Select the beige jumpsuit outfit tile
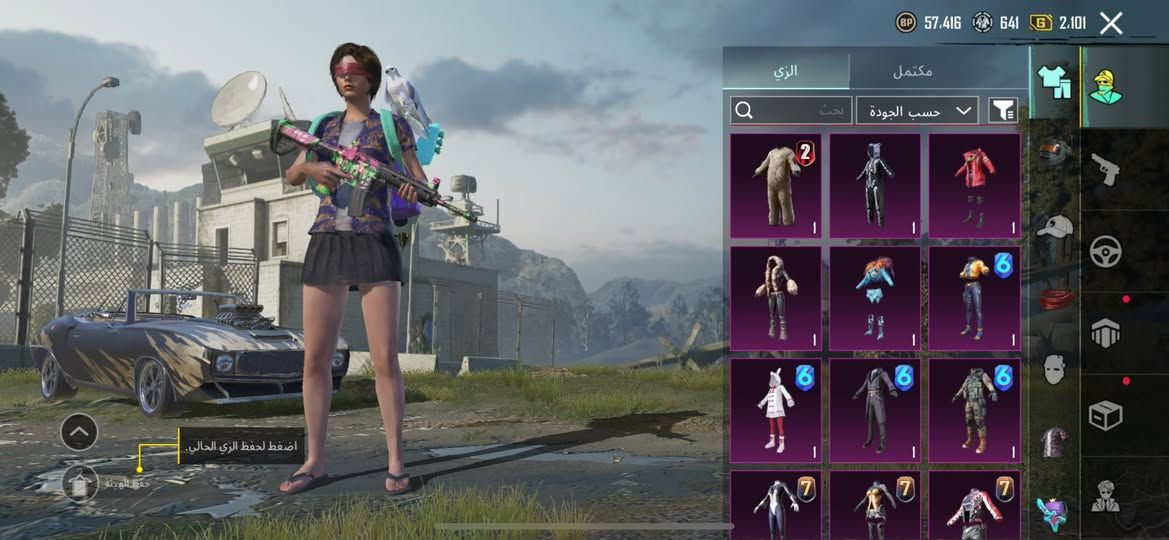The height and width of the screenshot is (540, 1169). pos(775,186)
